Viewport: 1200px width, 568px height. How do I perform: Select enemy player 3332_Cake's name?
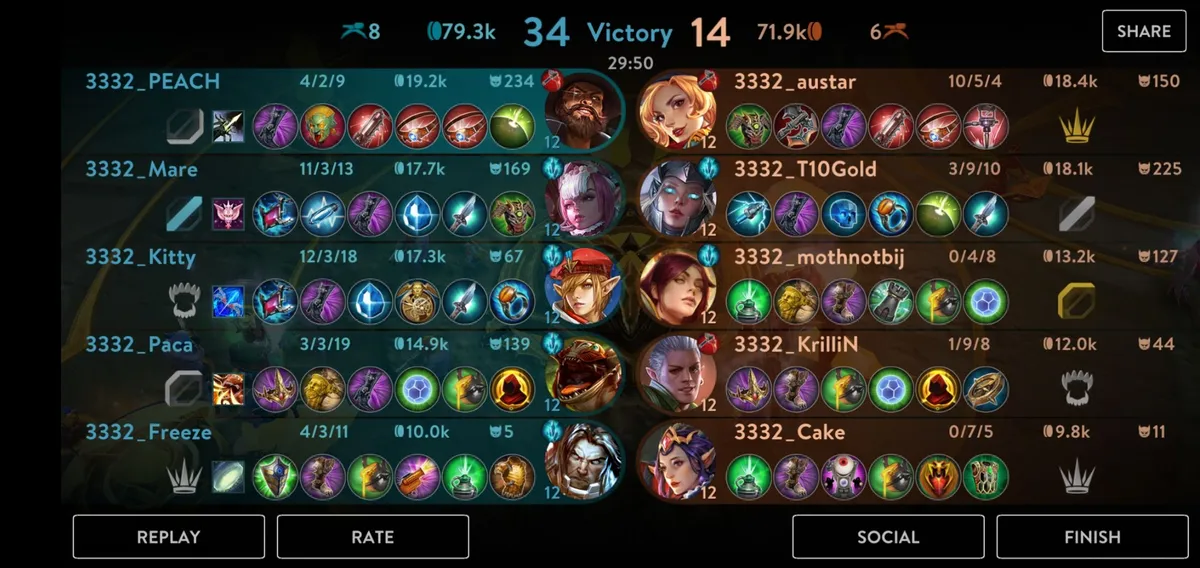click(x=789, y=433)
